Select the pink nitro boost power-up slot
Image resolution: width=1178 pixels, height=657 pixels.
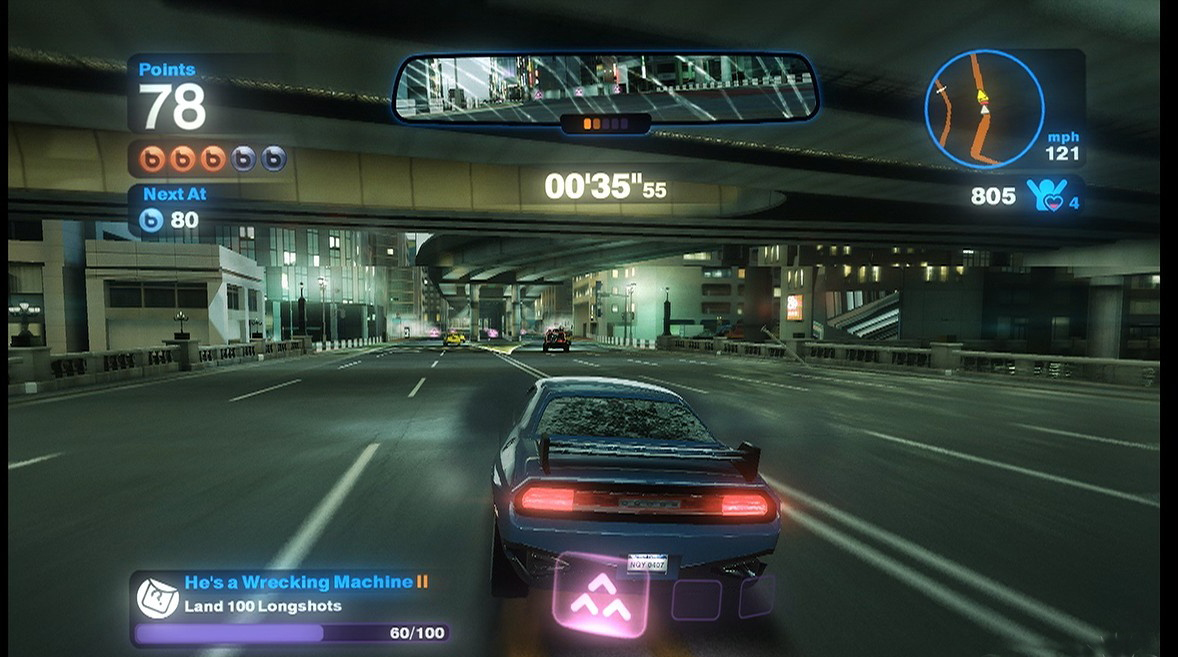(x=601, y=595)
